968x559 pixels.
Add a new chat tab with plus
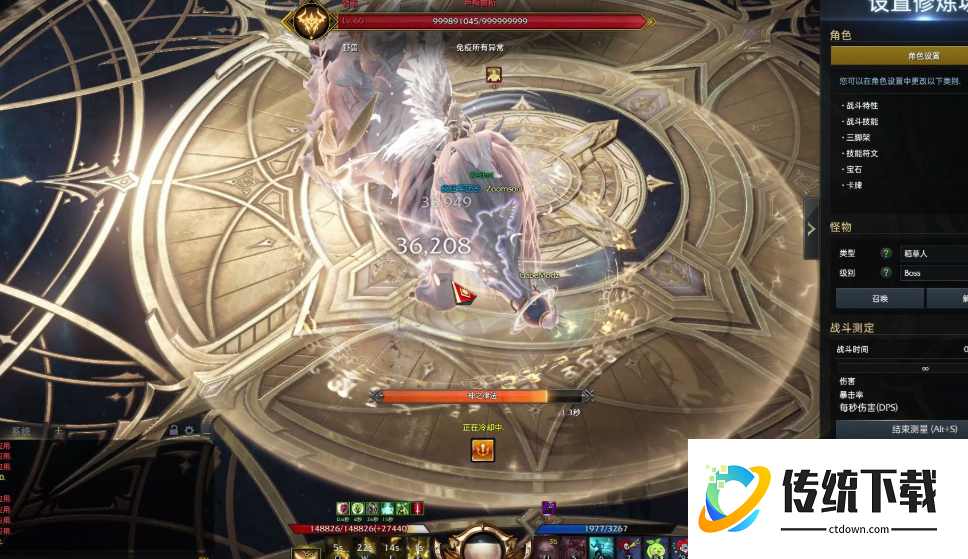[58, 431]
